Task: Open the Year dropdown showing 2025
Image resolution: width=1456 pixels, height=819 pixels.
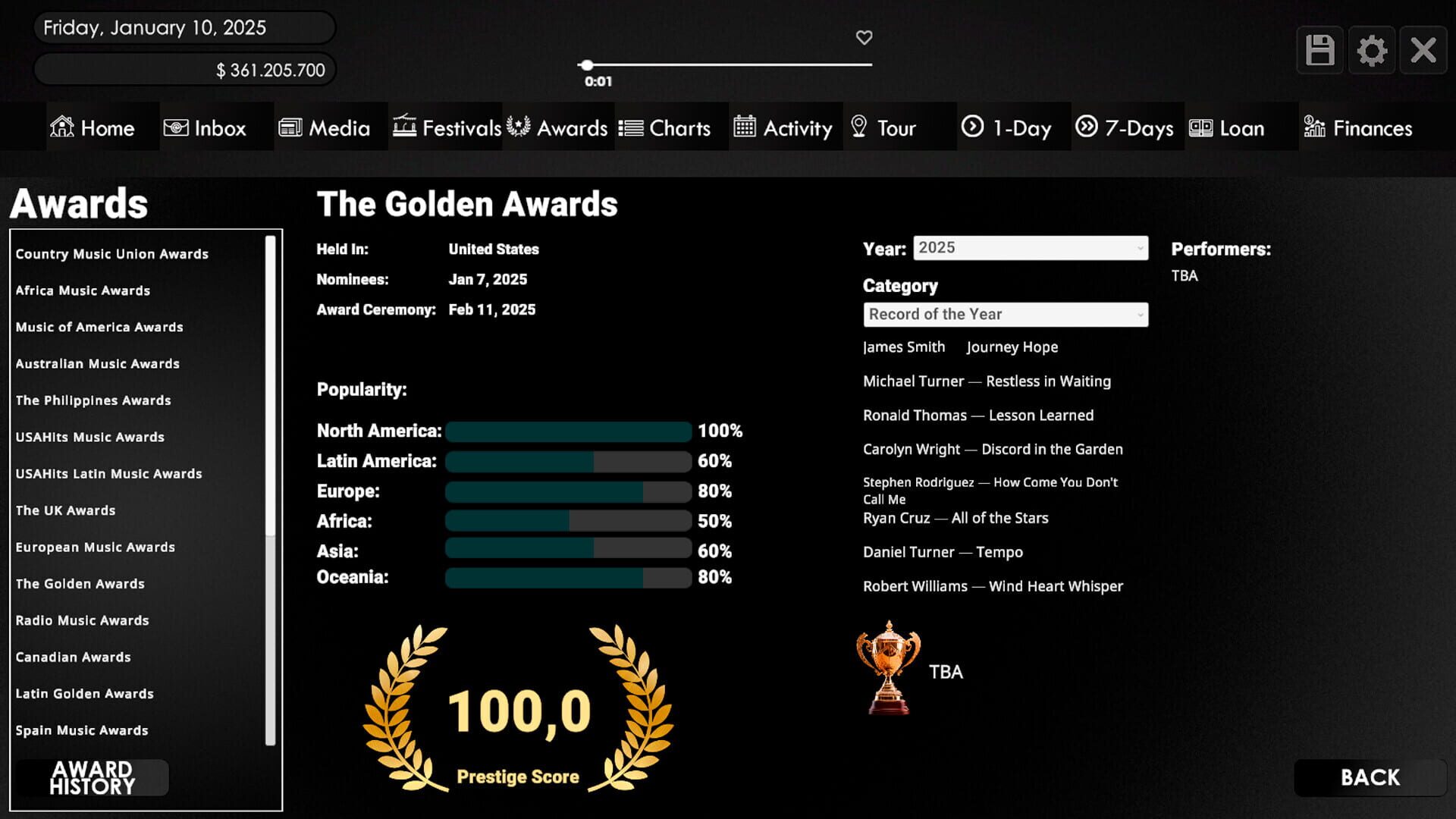Action: click(1029, 248)
